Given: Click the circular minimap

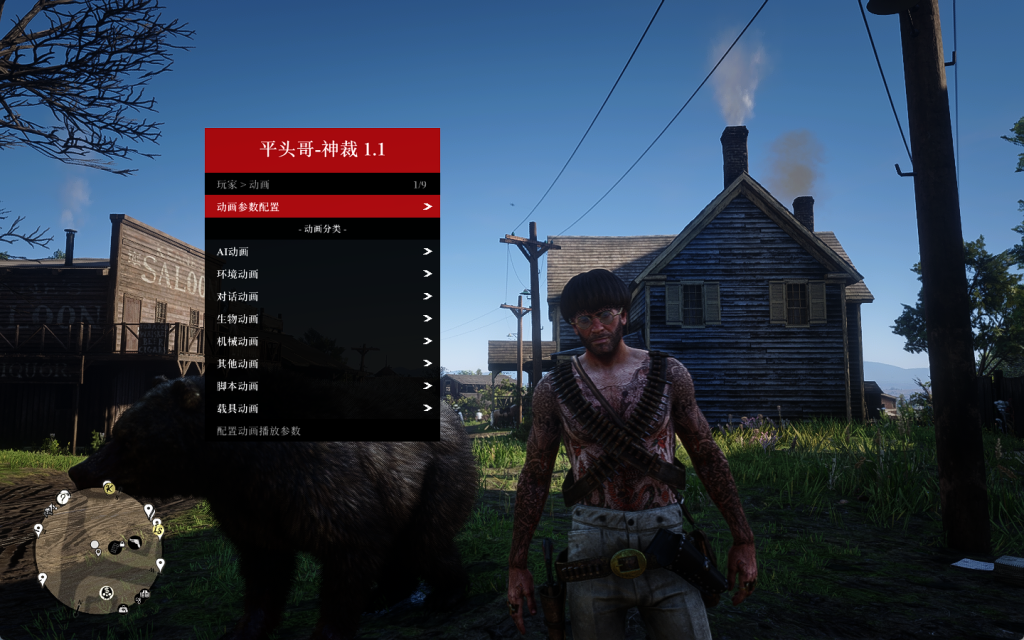Looking at the screenshot, I should point(98,549).
